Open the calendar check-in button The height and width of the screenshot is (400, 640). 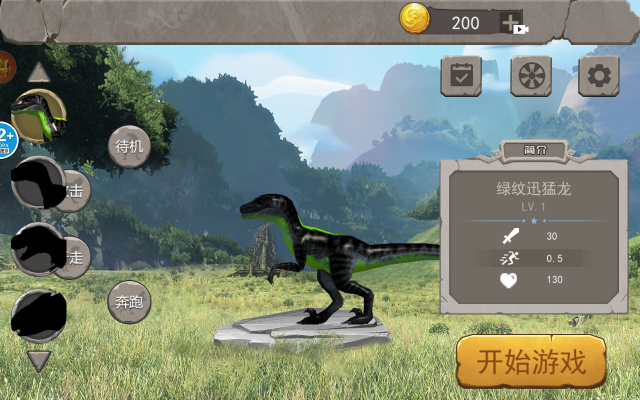click(x=461, y=76)
